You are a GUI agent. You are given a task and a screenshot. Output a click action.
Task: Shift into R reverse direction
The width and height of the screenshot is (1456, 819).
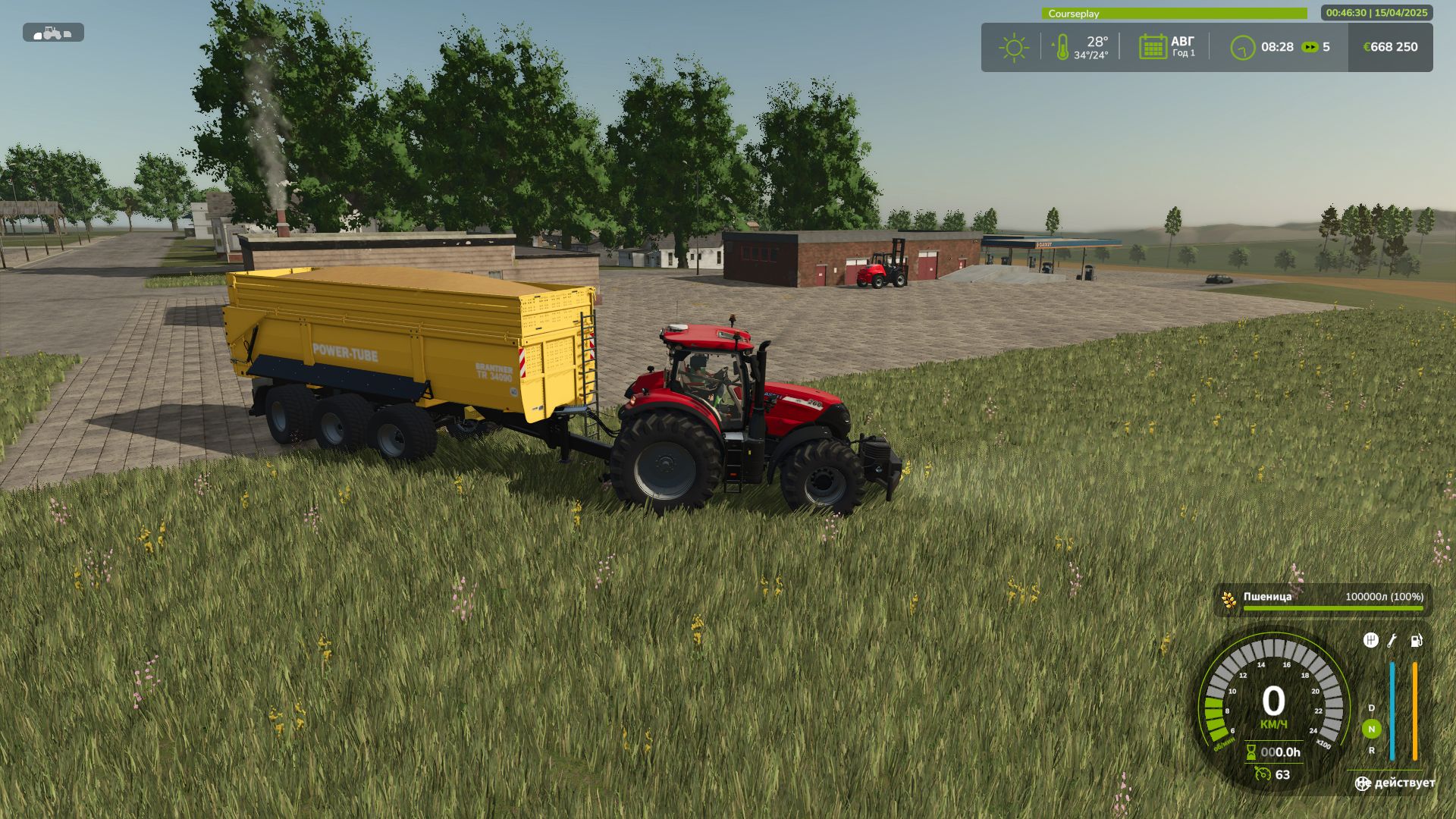[1371, 751]
